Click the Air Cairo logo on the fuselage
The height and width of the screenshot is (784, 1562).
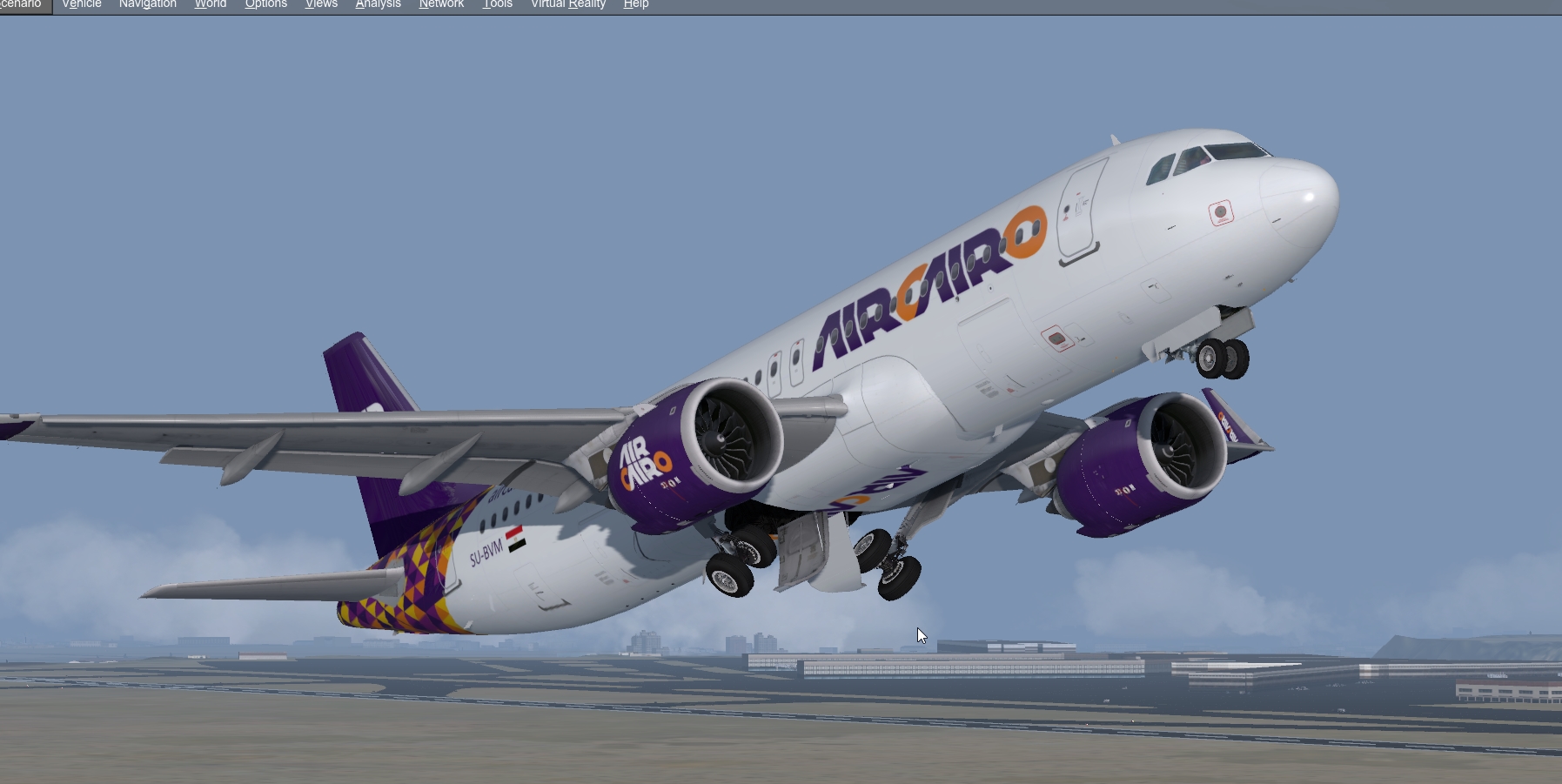click(x=922, y=287)
